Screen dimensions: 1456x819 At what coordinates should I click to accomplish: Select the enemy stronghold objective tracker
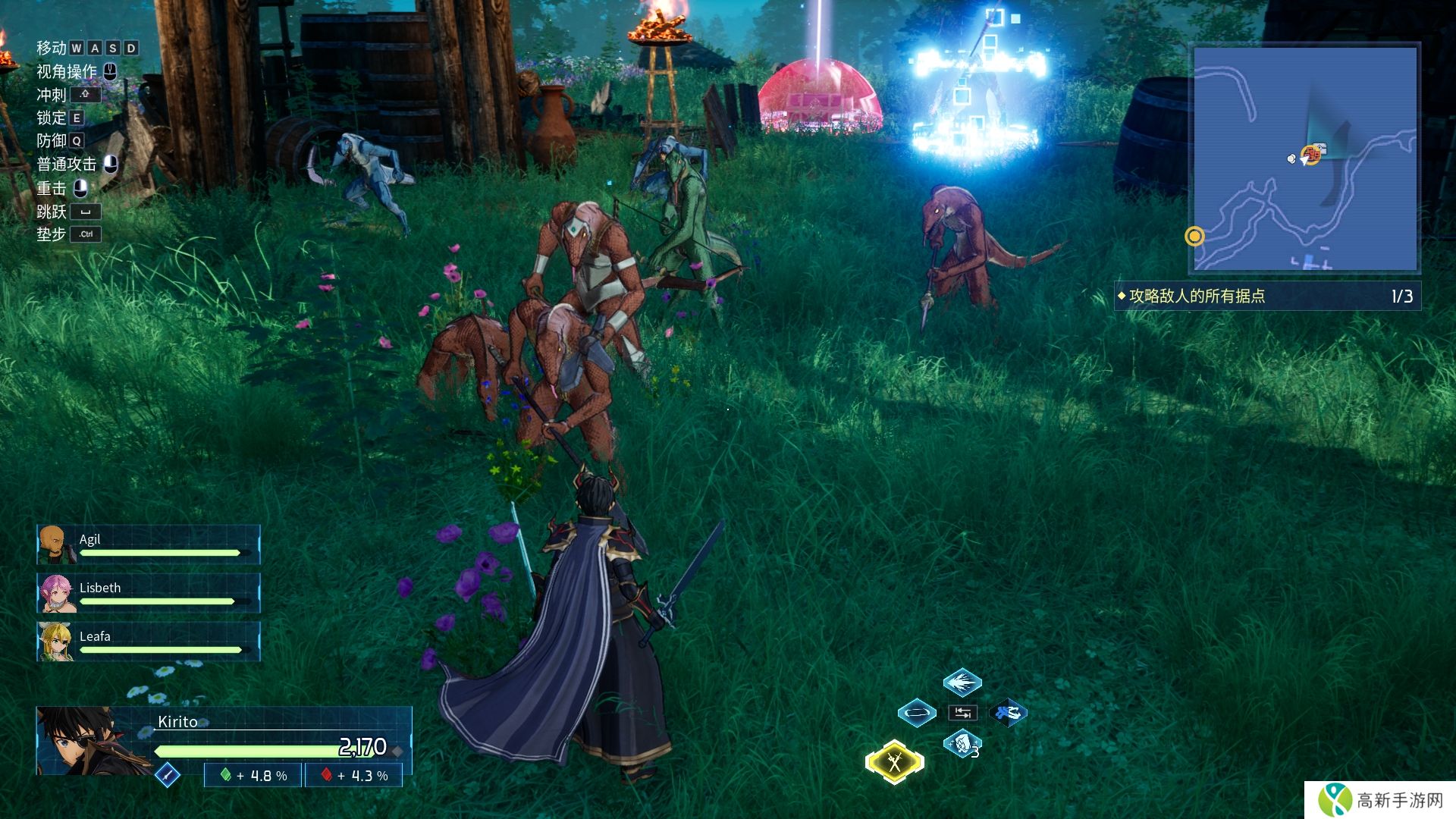(1266, 296)
